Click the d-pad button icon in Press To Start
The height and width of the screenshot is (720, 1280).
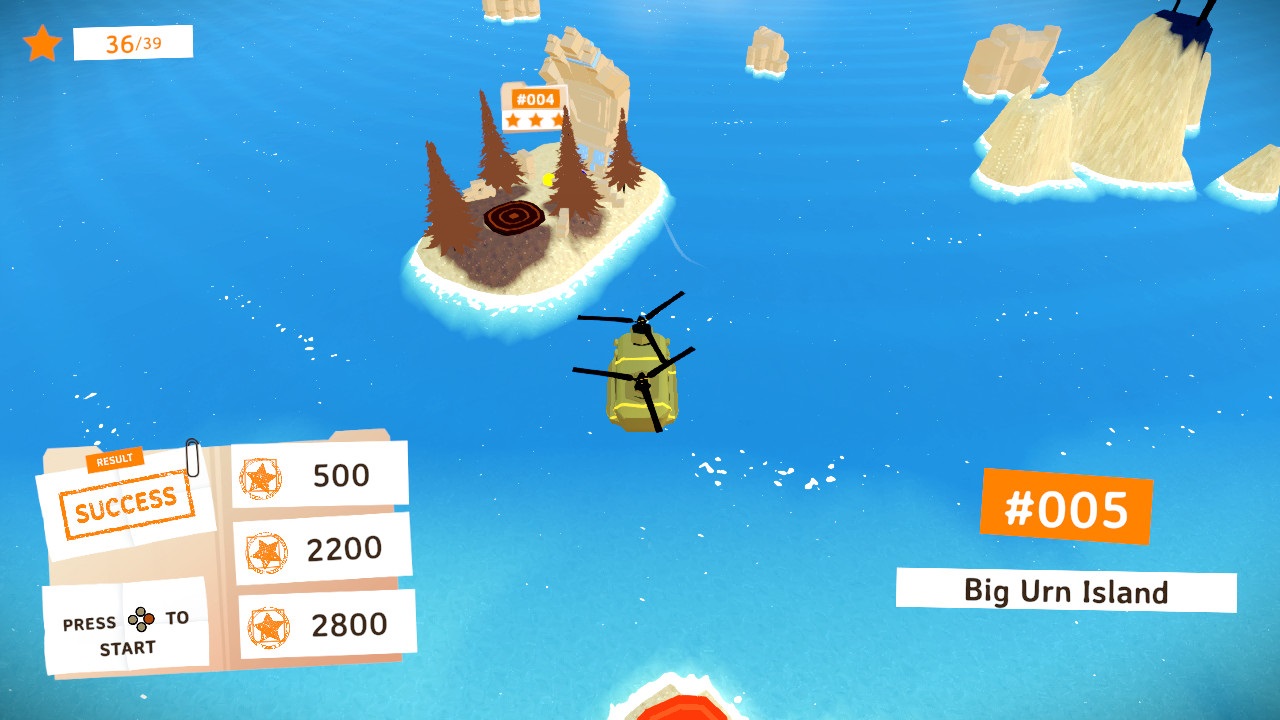click(141, 619)
